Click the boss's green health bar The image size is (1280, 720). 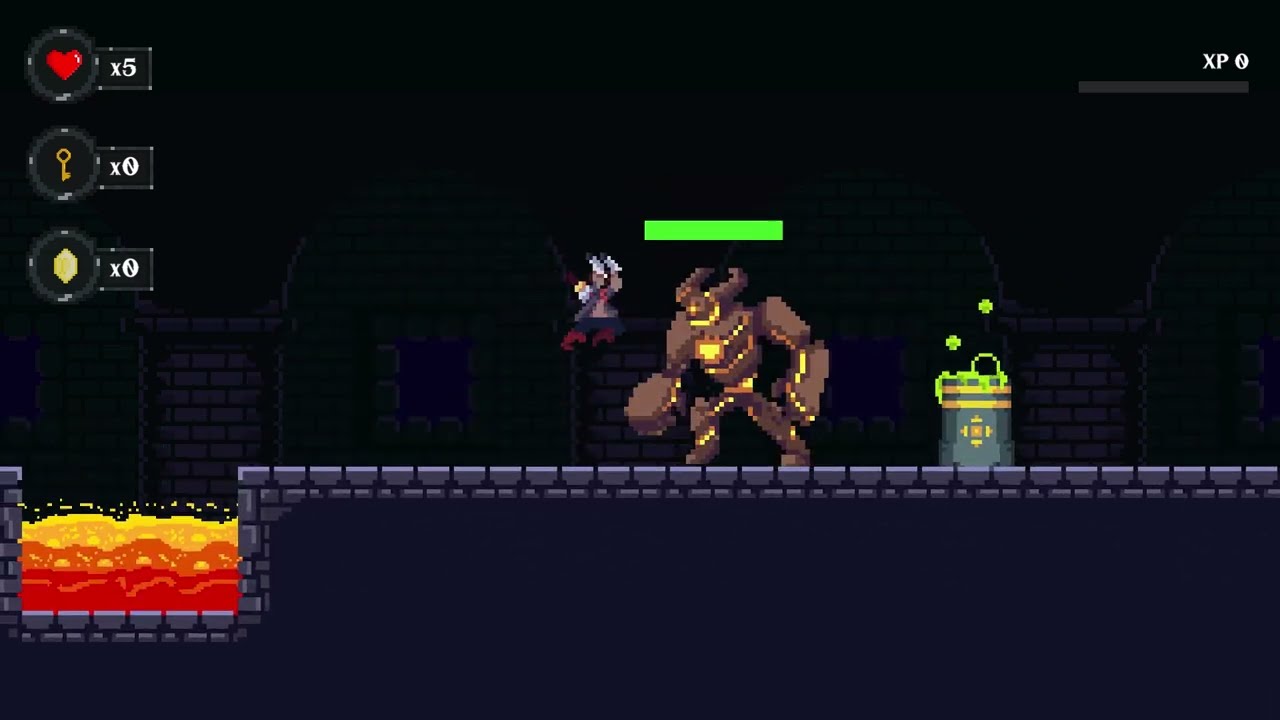pyautogui.click(x=714, y=230)
